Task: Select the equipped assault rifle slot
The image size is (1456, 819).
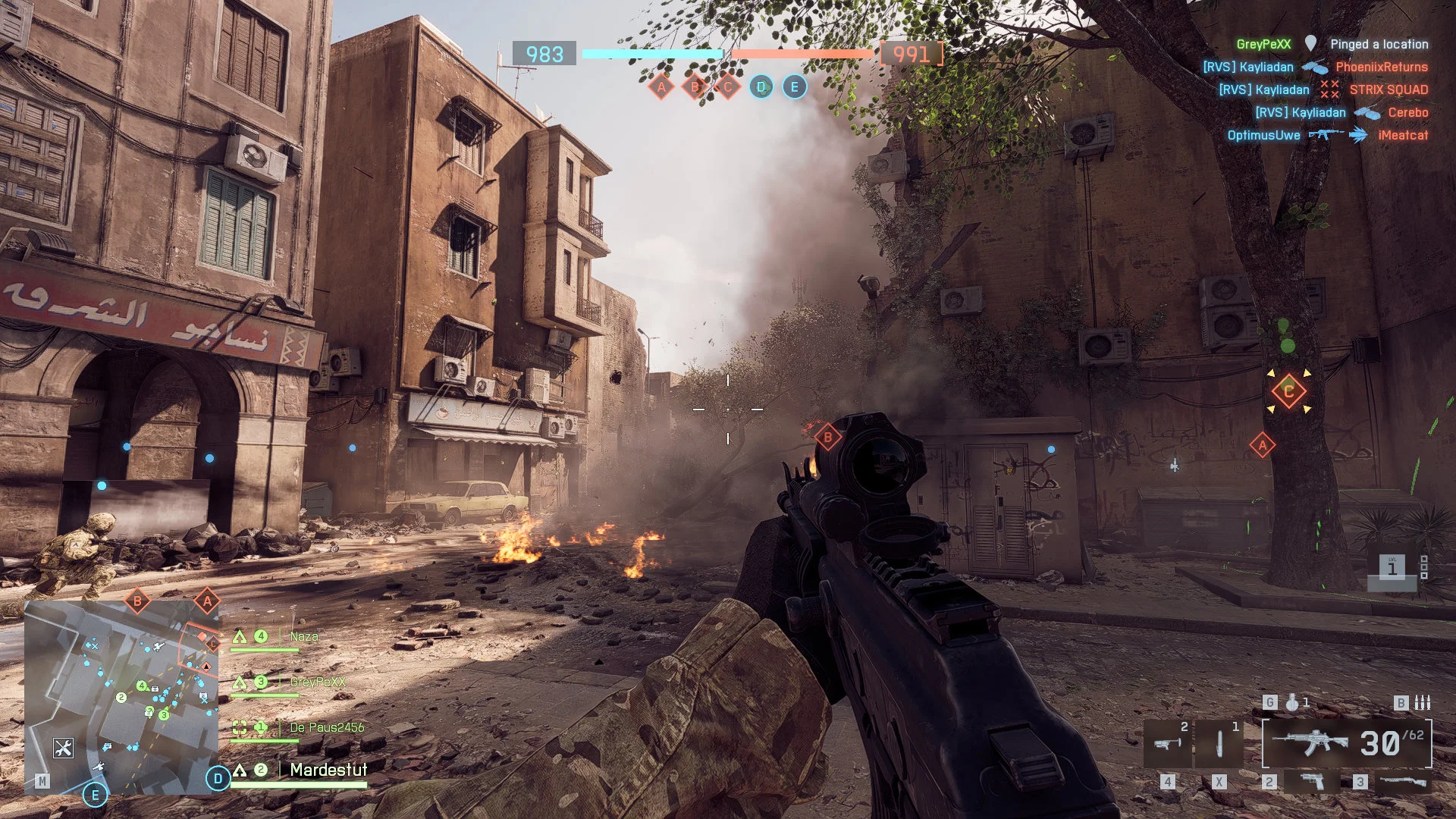Action: (x=1347, y=744)
